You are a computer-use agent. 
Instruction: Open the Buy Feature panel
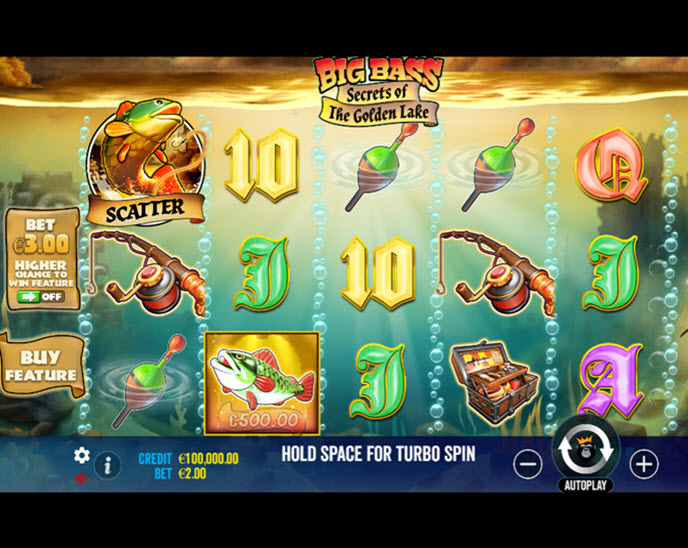point(41,366)
